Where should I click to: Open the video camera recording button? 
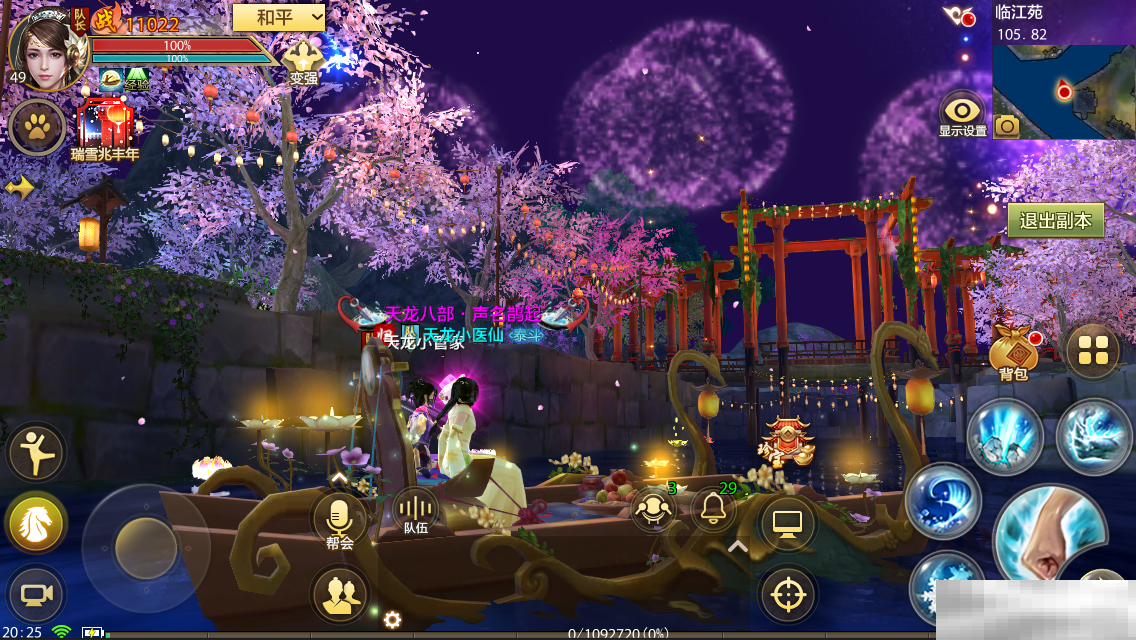pos(36,594)
